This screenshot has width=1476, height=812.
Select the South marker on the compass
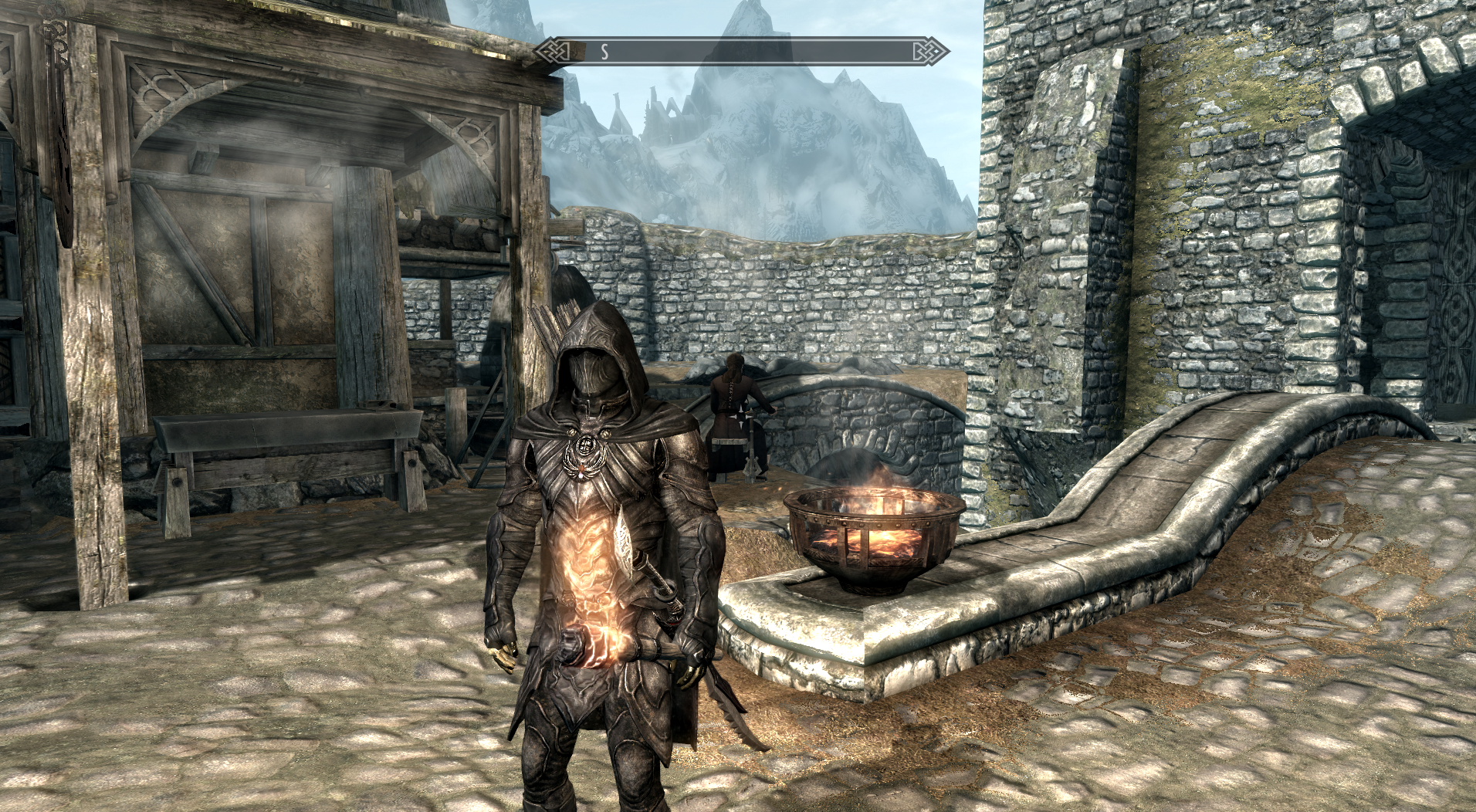604,52
